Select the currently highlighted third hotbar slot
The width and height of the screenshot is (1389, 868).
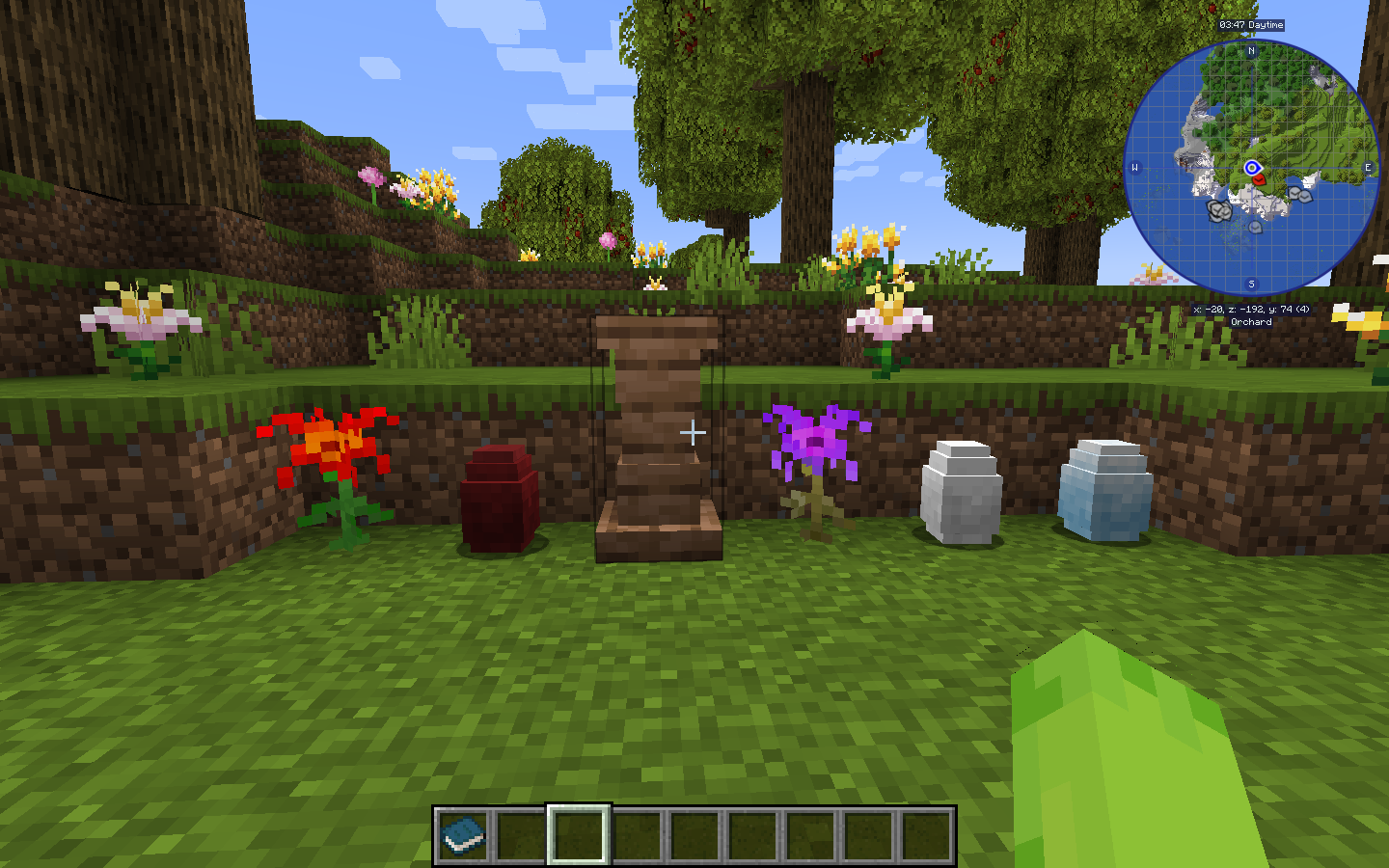click(575, 835)
